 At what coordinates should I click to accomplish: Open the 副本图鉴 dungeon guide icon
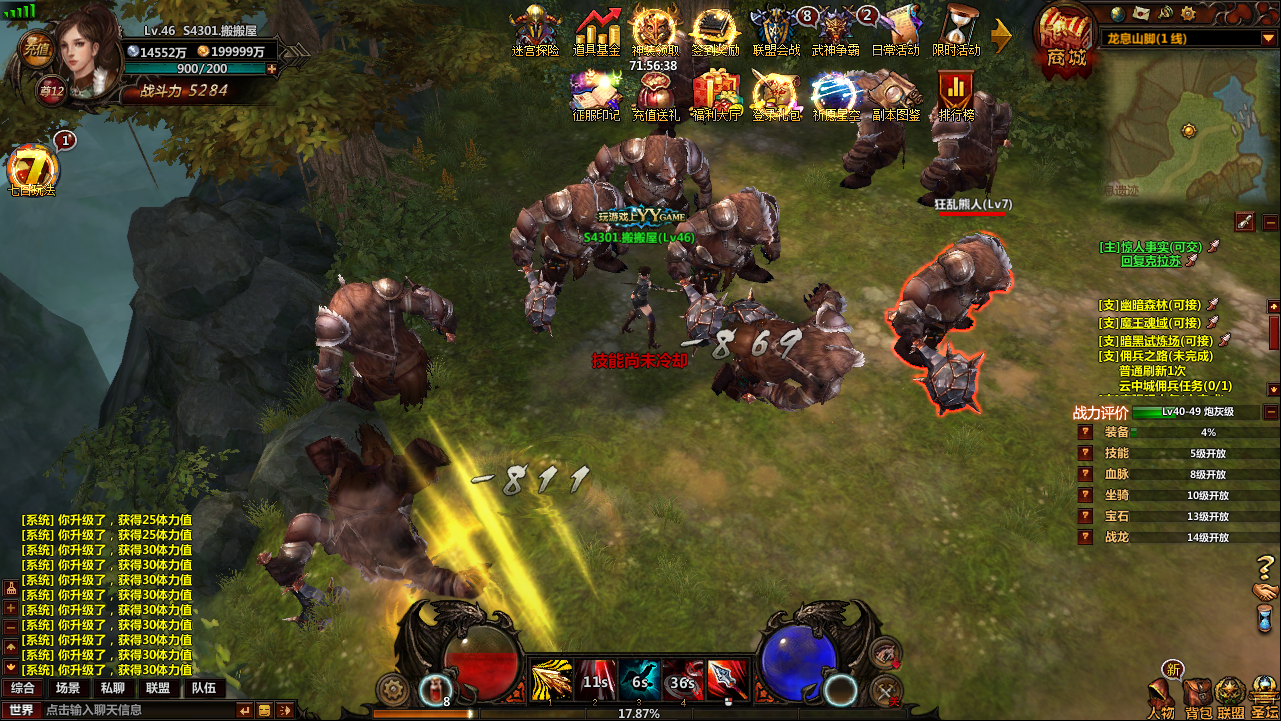point(896,94)
